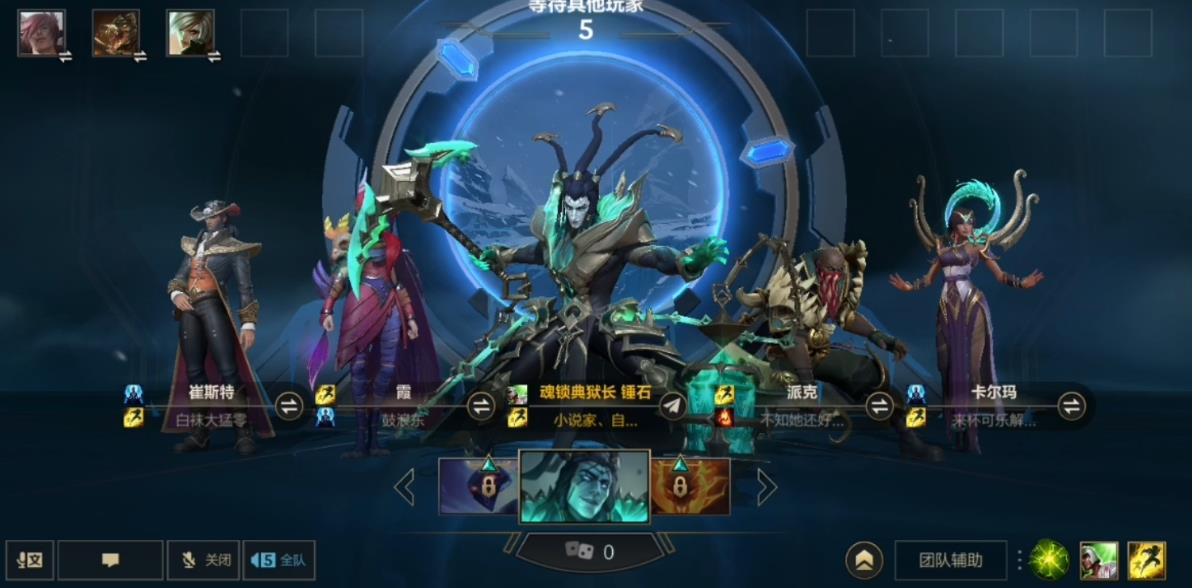Show the next skin with the right arrow
This screenshot has width=1192, height=588.
point(766,487)
